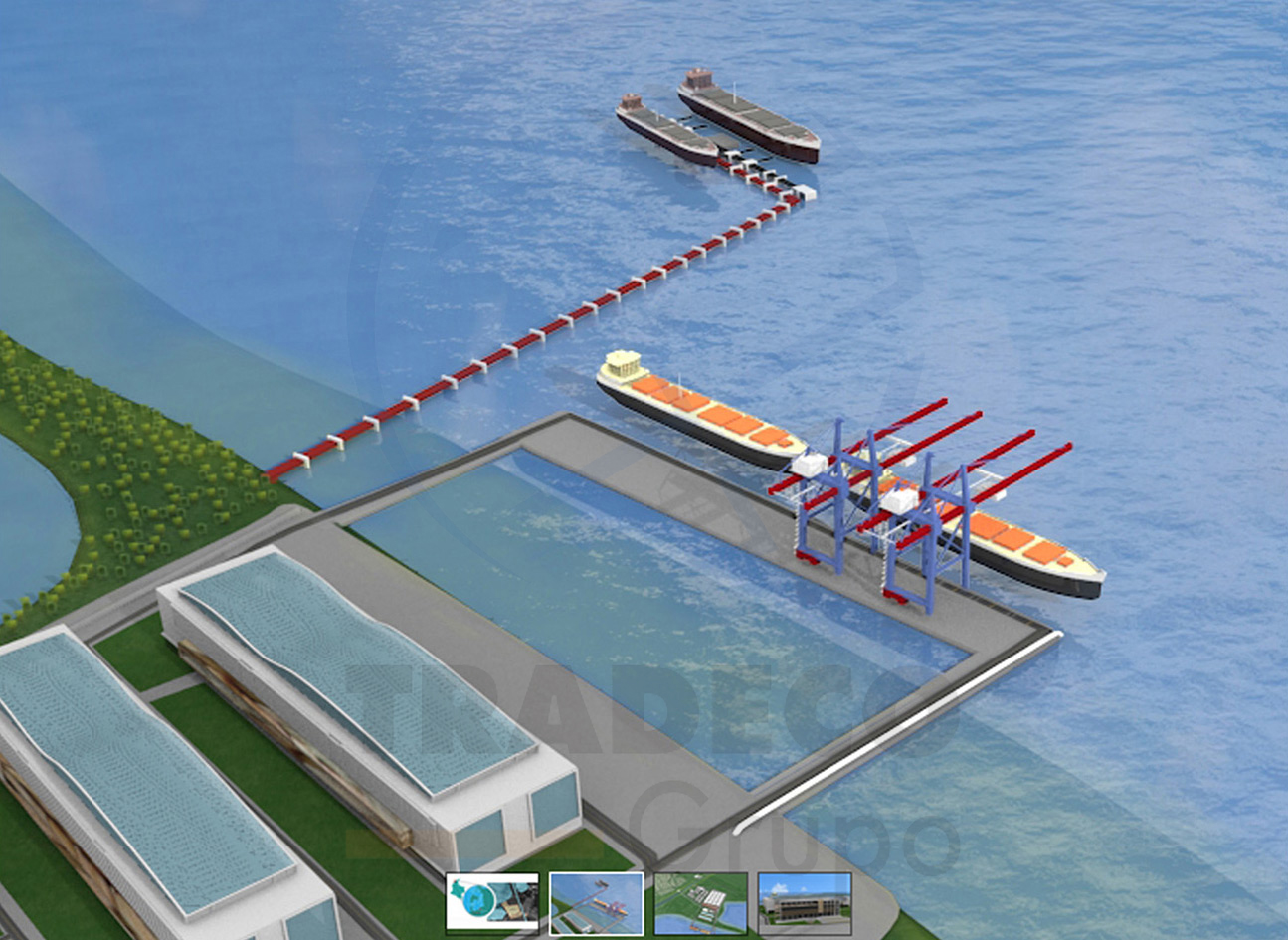Show the aerial site overview thumbnail
1288x940 pixels.
(x=701, y=903)
